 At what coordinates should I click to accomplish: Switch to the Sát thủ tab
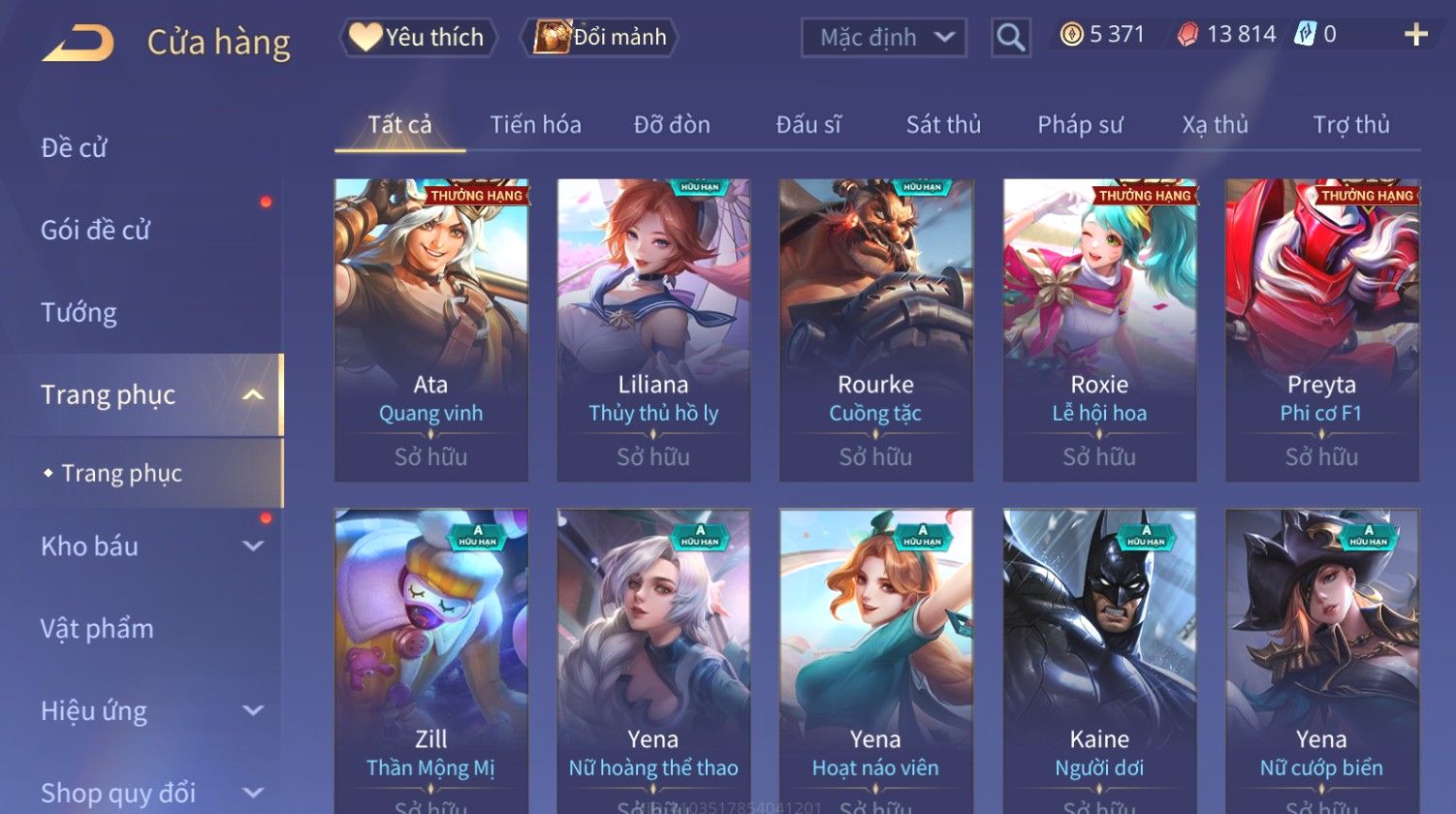click(943, 125)
